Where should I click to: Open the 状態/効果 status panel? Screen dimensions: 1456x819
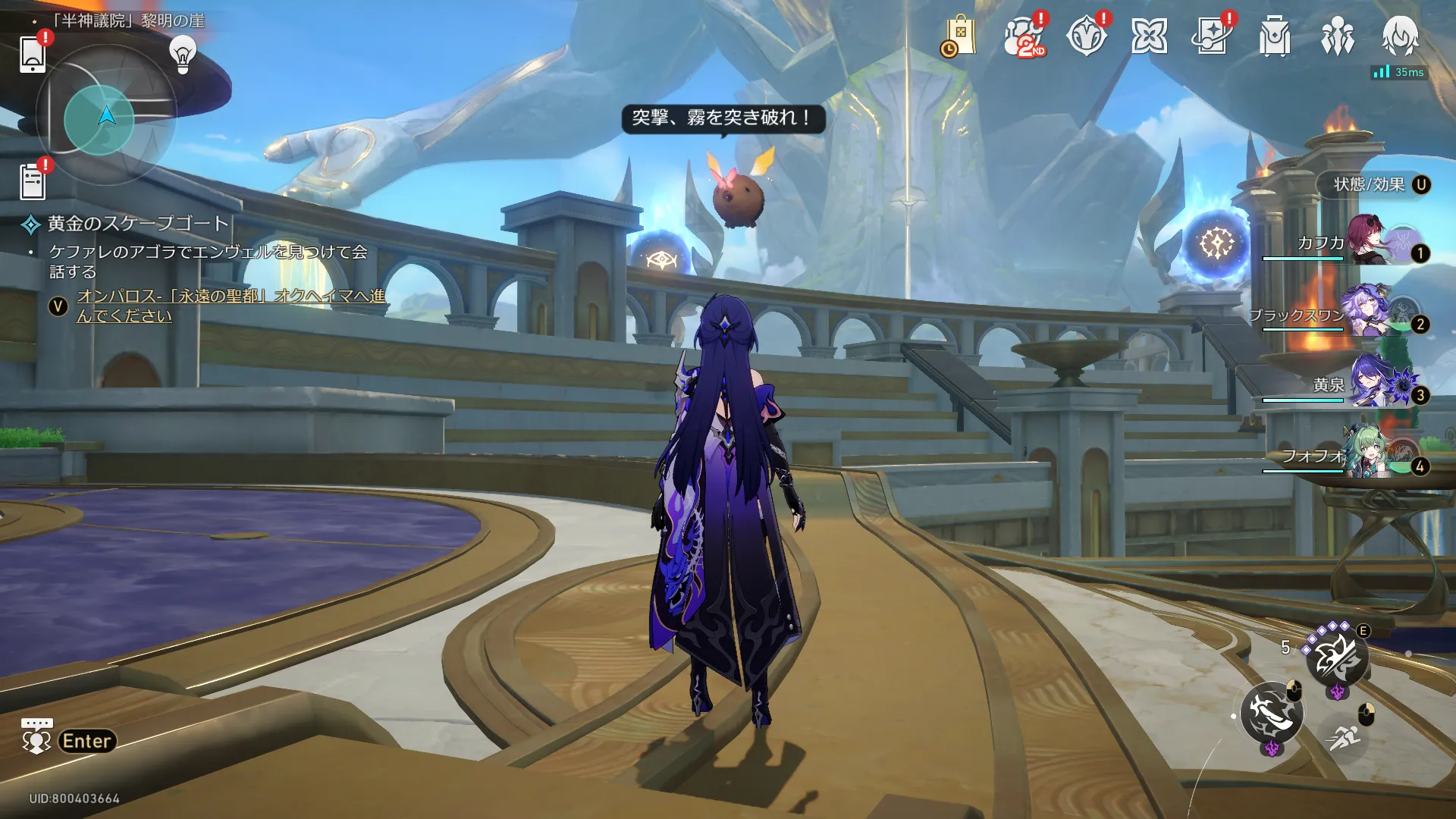coord(1374,185)
